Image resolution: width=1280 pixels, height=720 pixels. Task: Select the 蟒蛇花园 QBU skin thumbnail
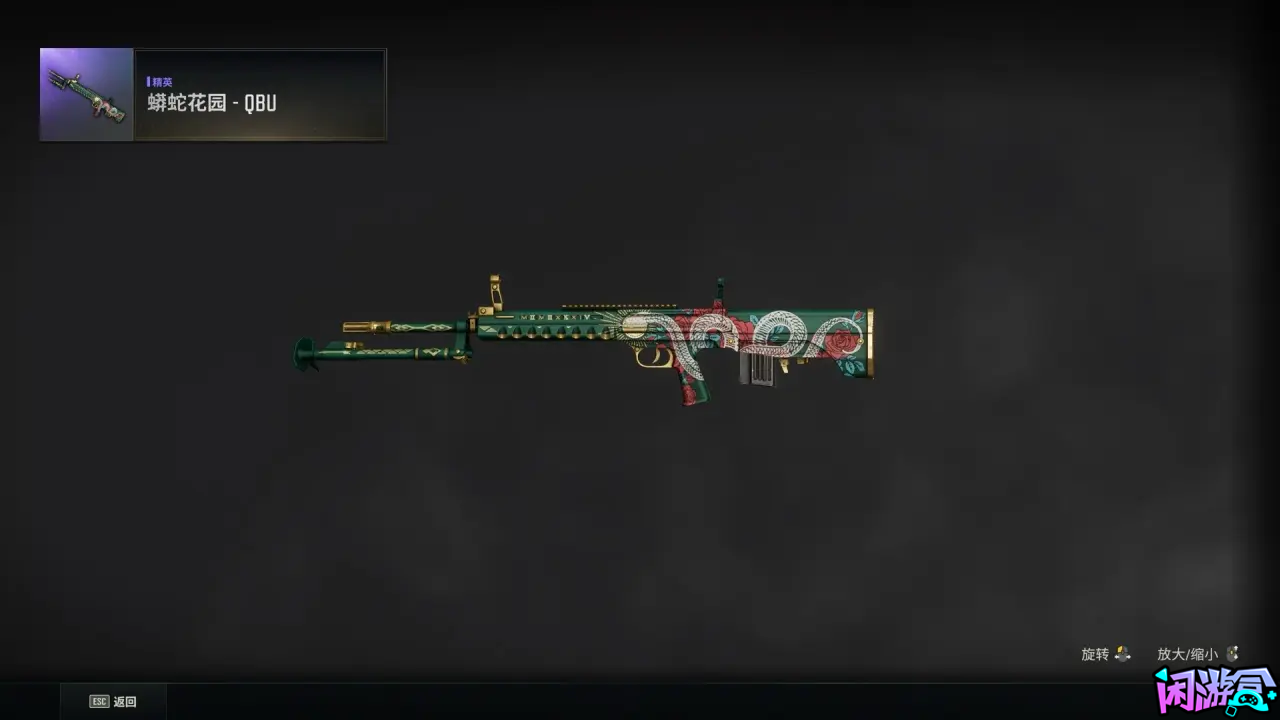tap(87, 95)
